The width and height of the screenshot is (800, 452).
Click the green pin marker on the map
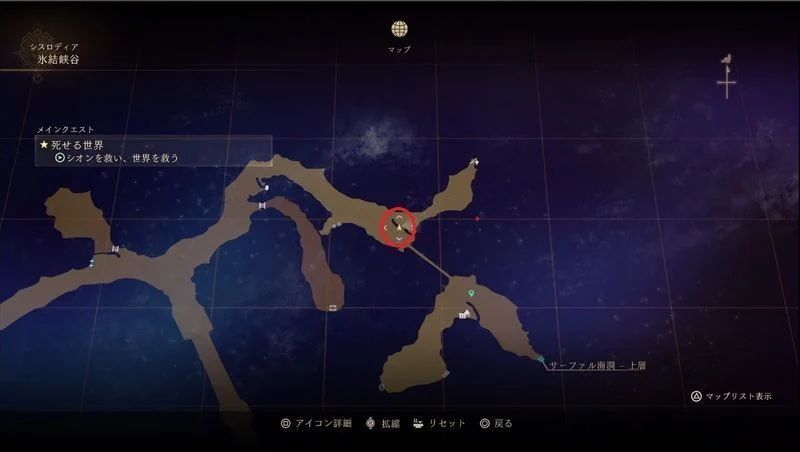coord(471,294)
